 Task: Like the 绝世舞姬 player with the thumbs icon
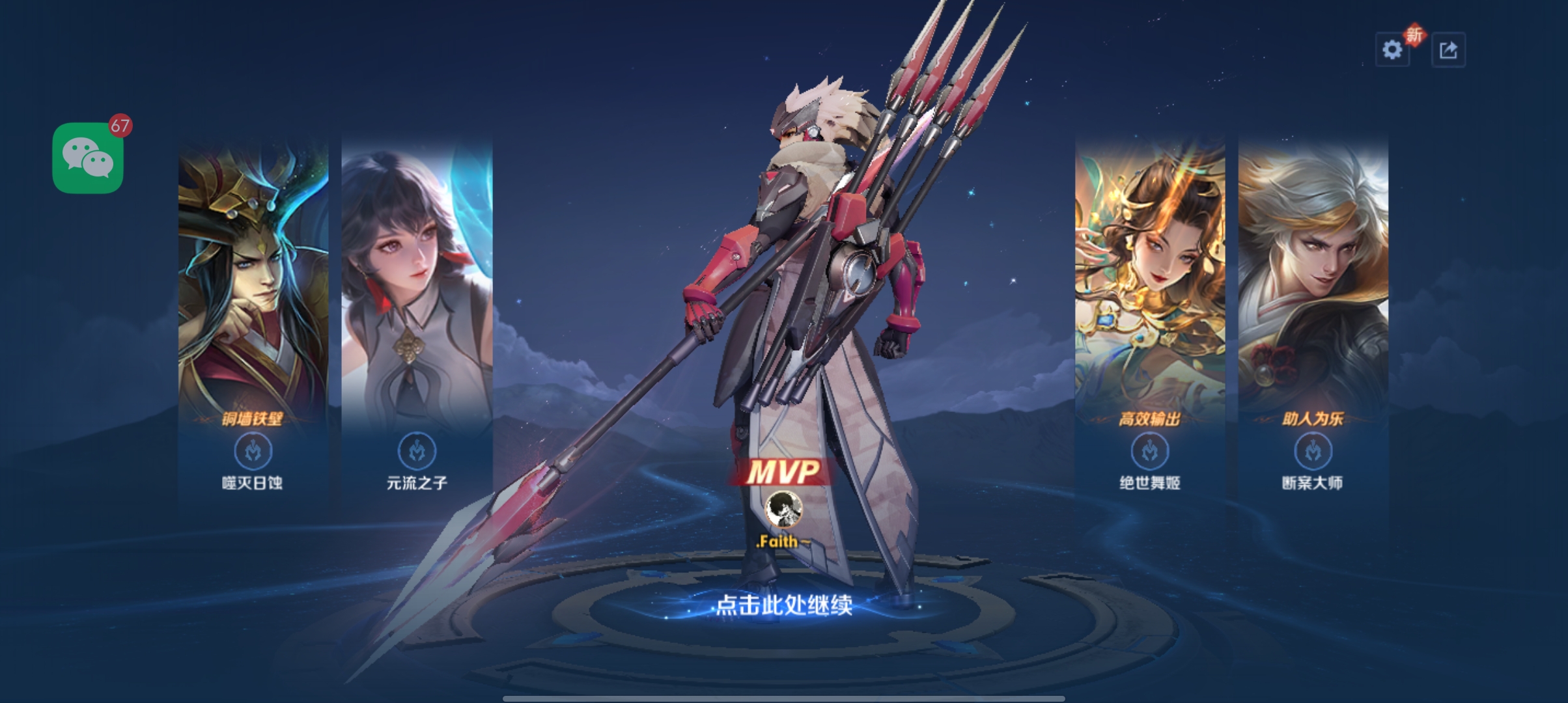1150,450
